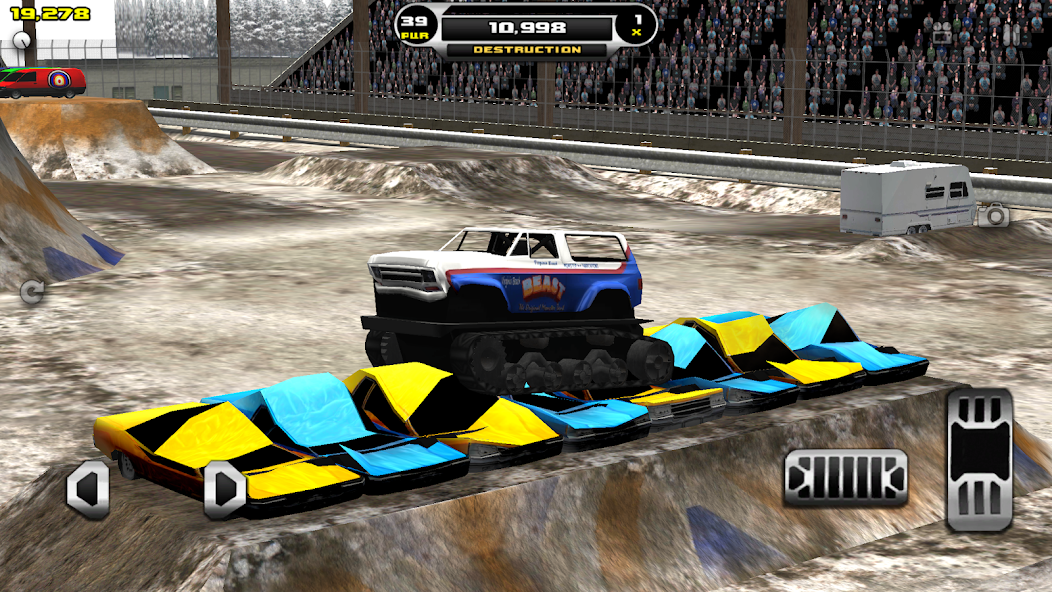This screenshot has height=592, width=1052.
Task: Pause the game with the pause button
Action: 1011,35
